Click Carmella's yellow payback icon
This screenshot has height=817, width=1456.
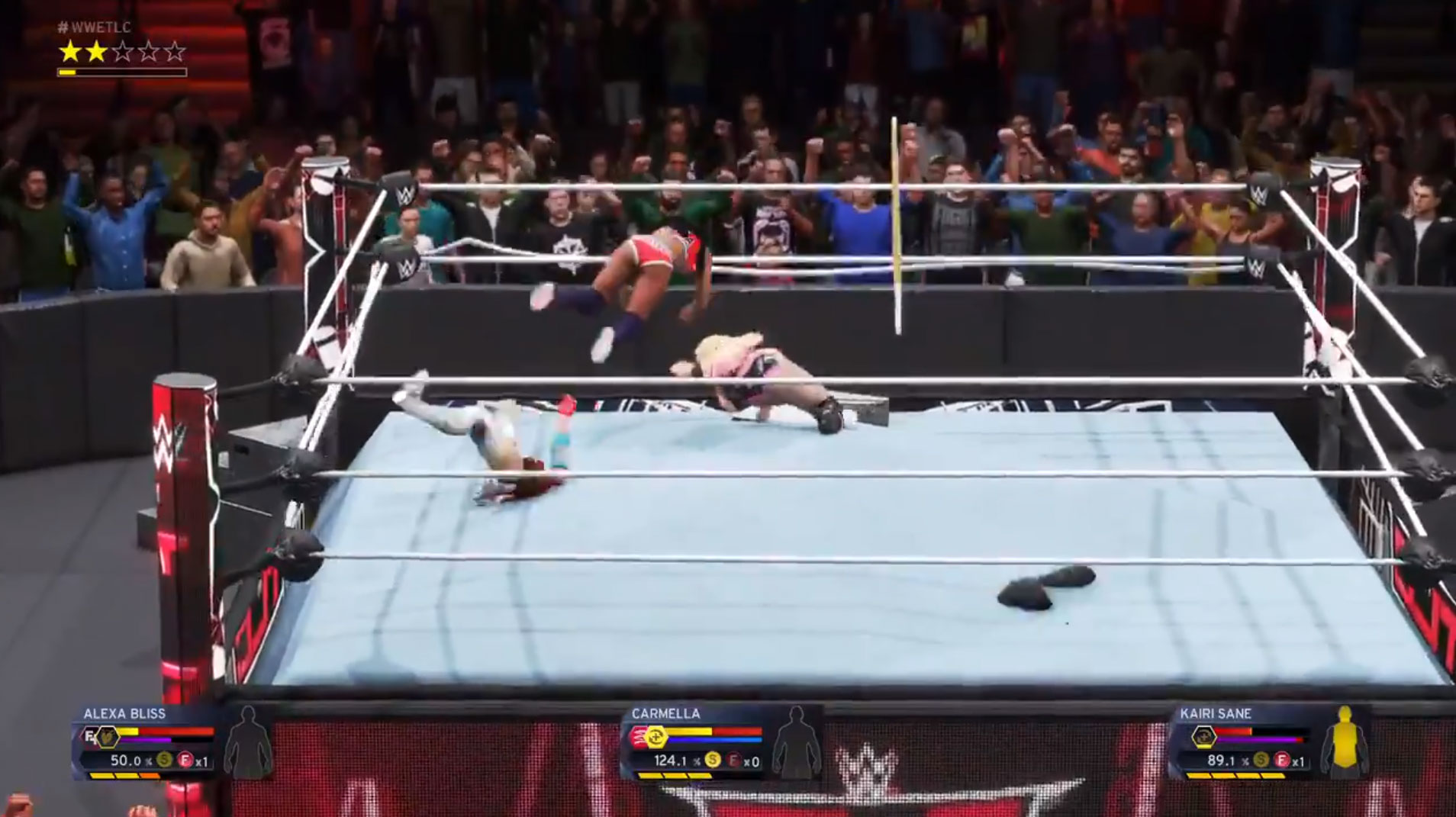click(x=656, y=737)
